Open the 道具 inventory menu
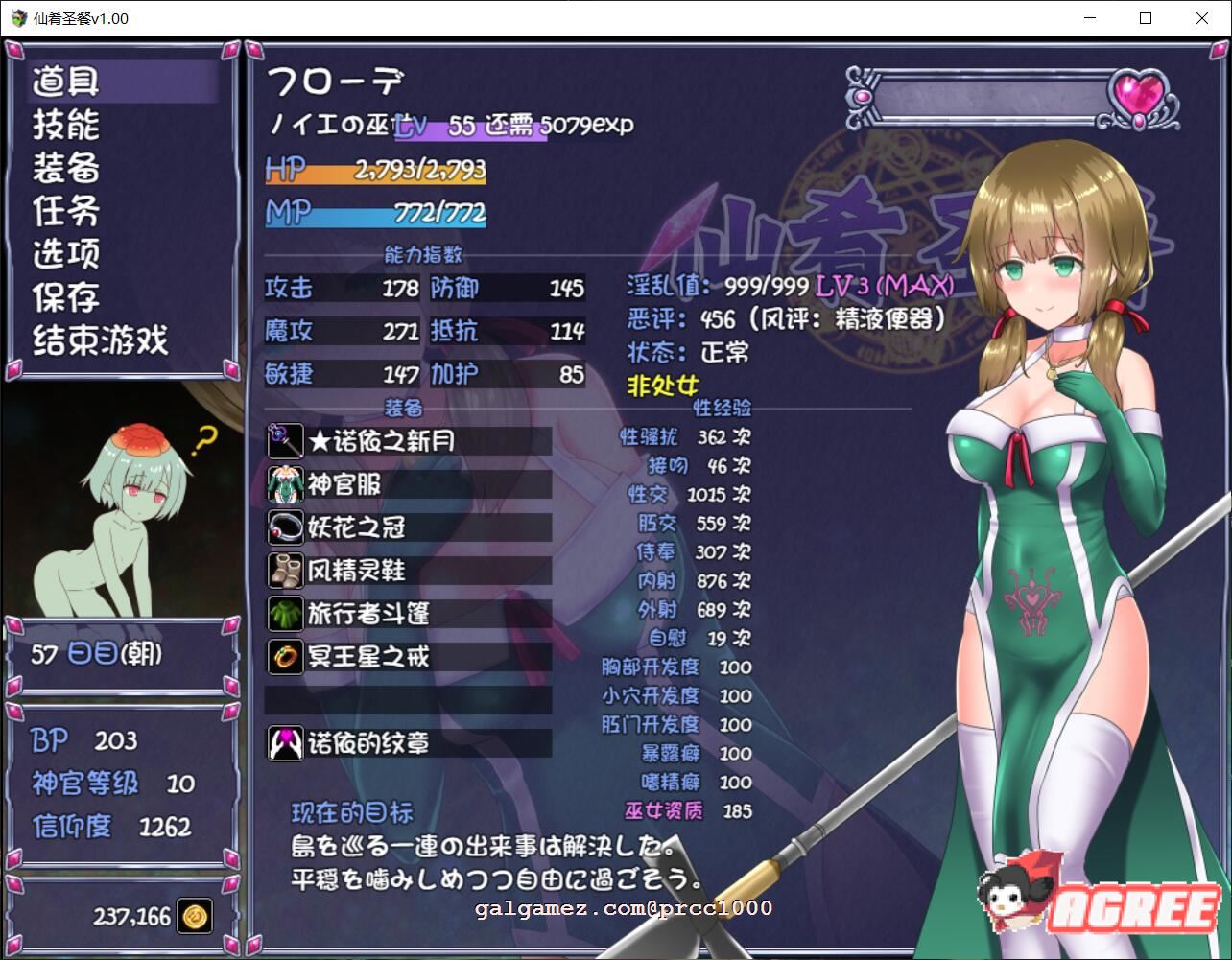The height and width of the screenshot is (960, 1232). coord(63,82)
